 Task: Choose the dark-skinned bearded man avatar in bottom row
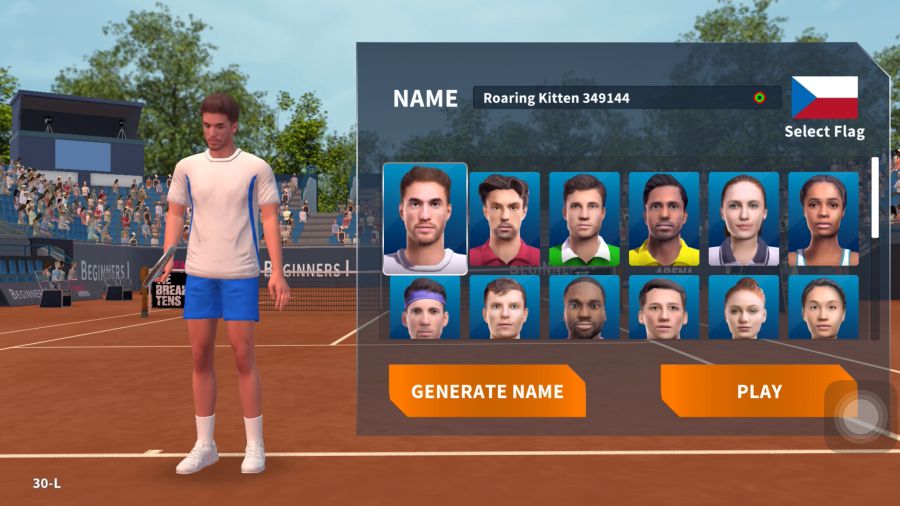(584, 307)
